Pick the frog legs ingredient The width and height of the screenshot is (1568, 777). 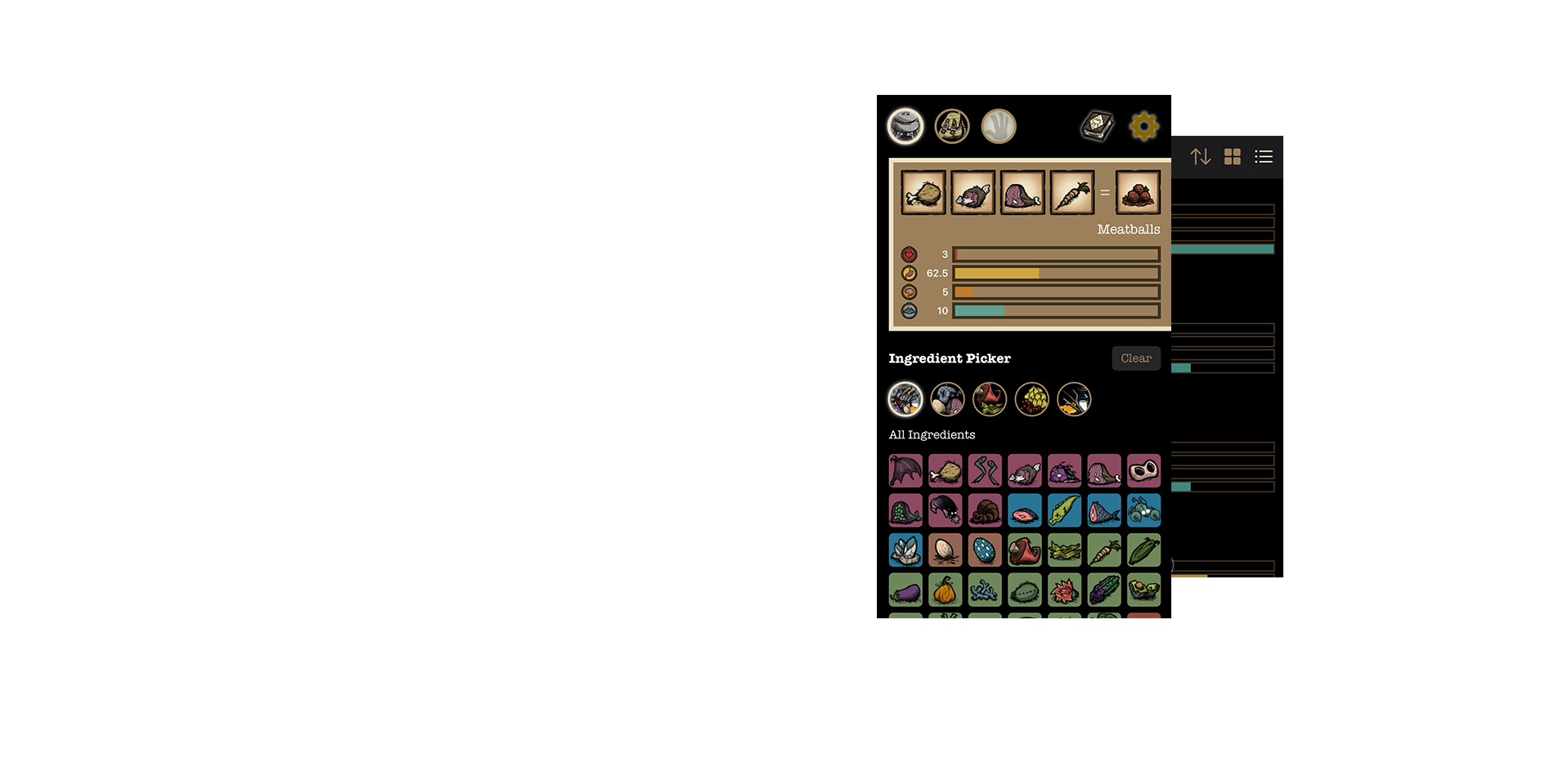(x=985, y=471)
